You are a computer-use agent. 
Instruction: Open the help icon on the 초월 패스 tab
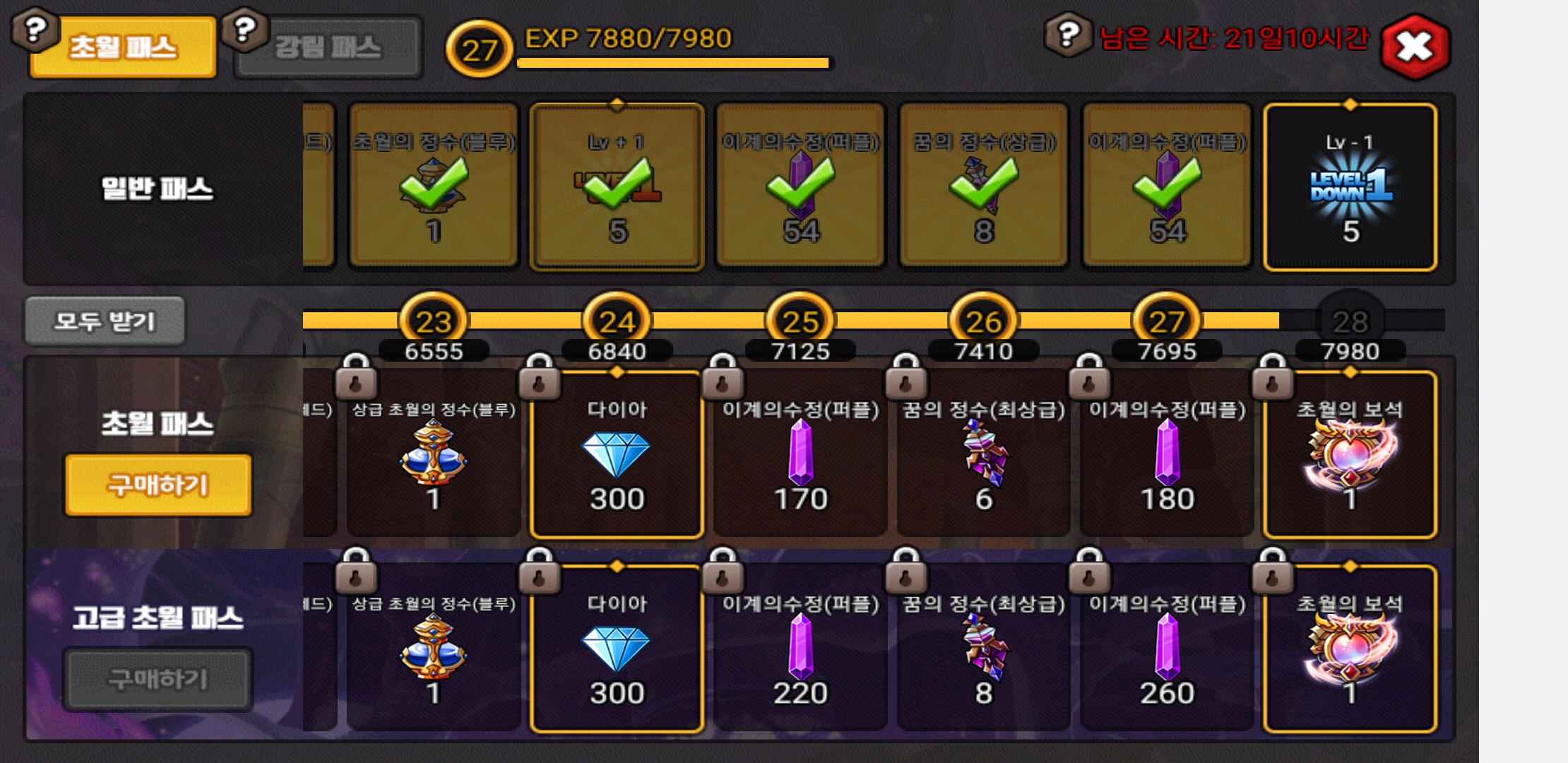[35, 30]
